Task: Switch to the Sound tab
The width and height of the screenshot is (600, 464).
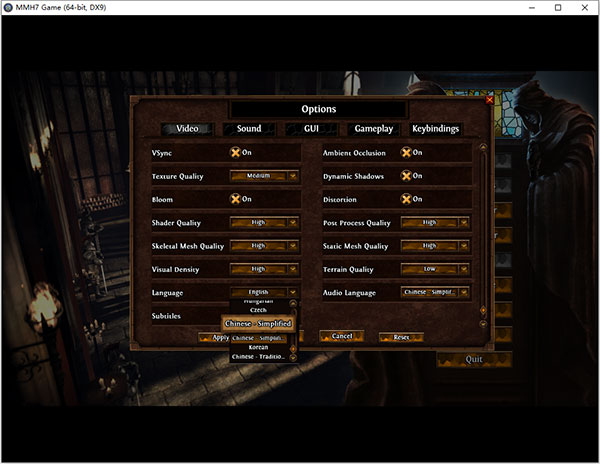Action: pyautogui.click(x=249, y=129)
